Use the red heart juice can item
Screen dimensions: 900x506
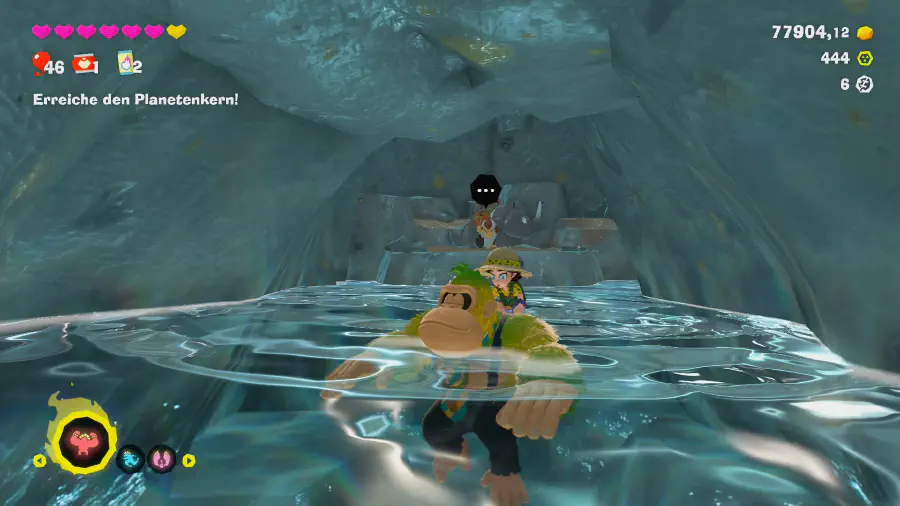85,64
